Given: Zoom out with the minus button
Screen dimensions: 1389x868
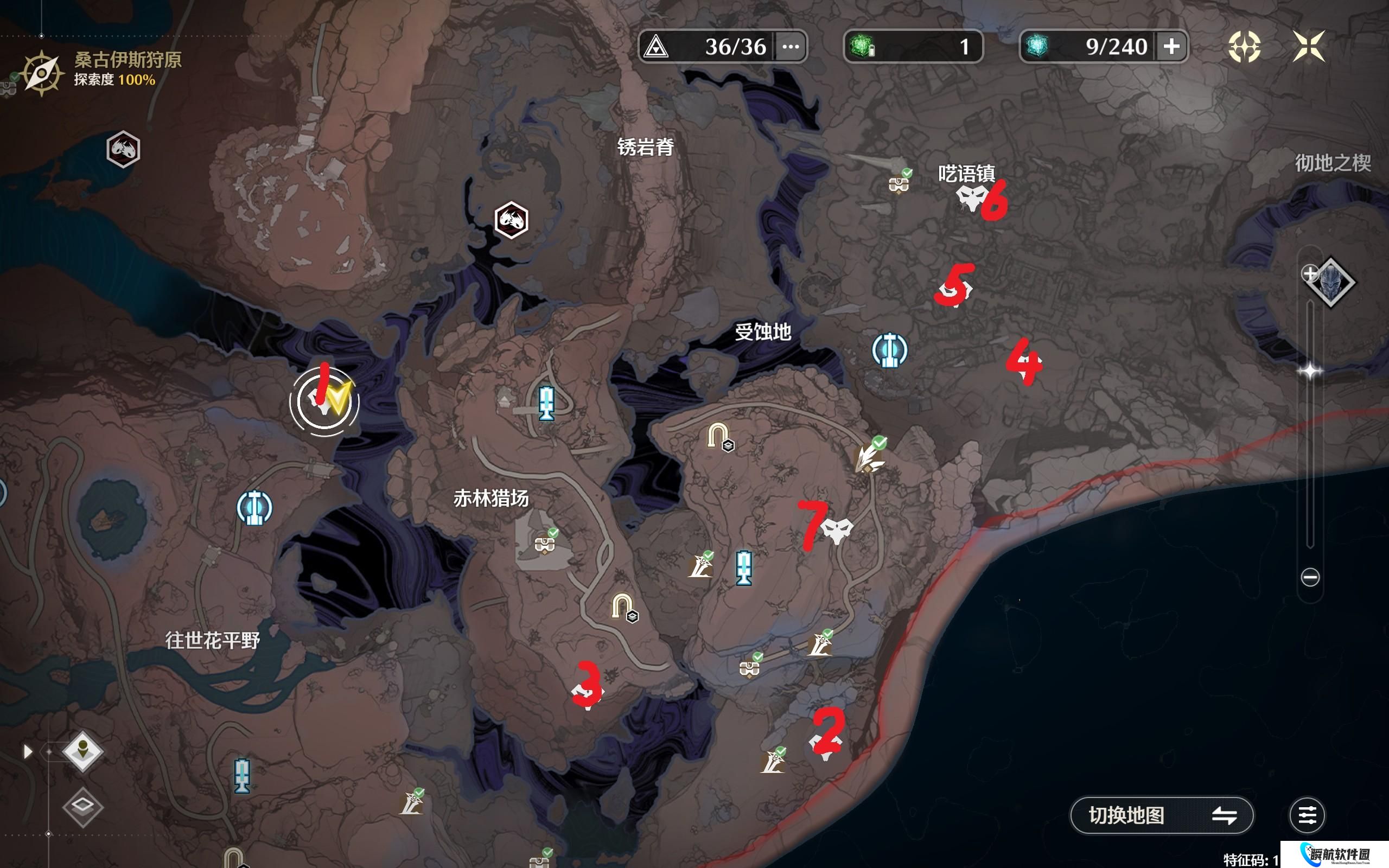Looking at the screenshot, I should click(x=1310, y=577).
